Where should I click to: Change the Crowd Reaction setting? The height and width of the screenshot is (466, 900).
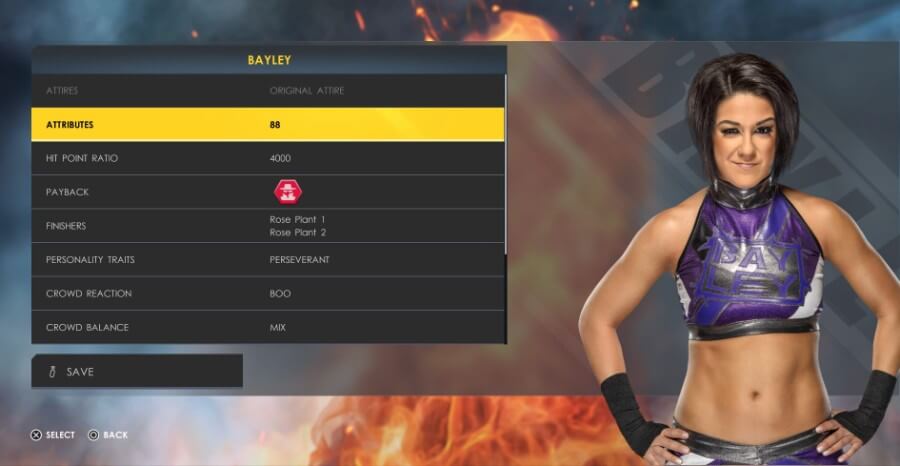point(268,294)
